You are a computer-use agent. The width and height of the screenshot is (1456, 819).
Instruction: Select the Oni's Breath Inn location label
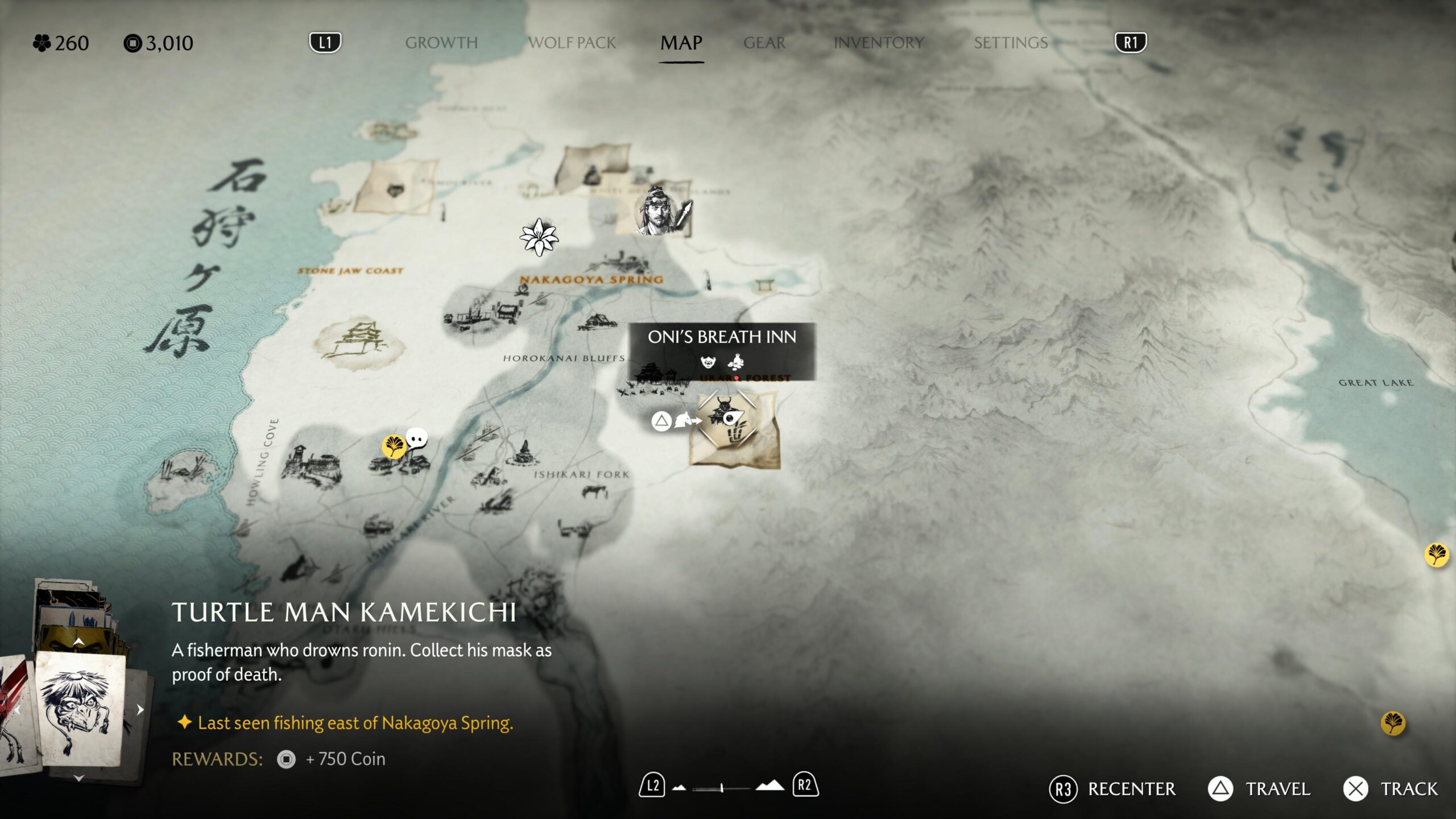721,337
